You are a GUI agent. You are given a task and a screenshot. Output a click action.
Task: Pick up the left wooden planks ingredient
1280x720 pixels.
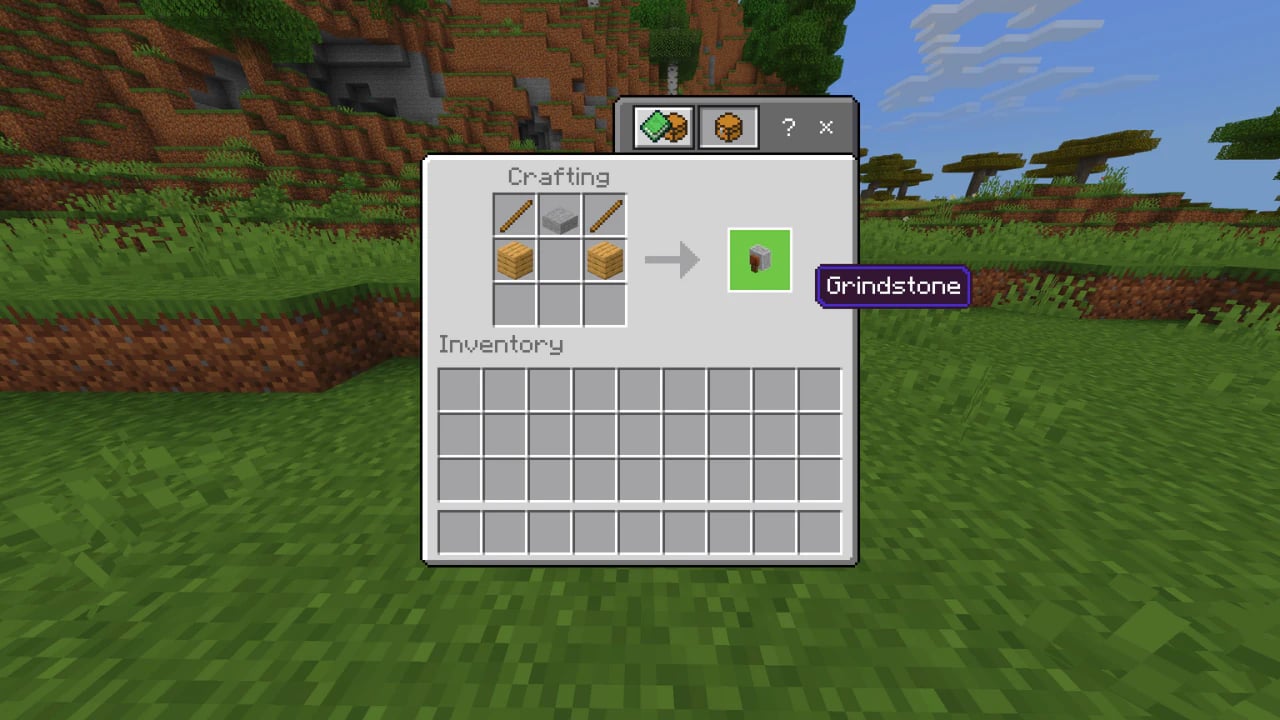514,260
